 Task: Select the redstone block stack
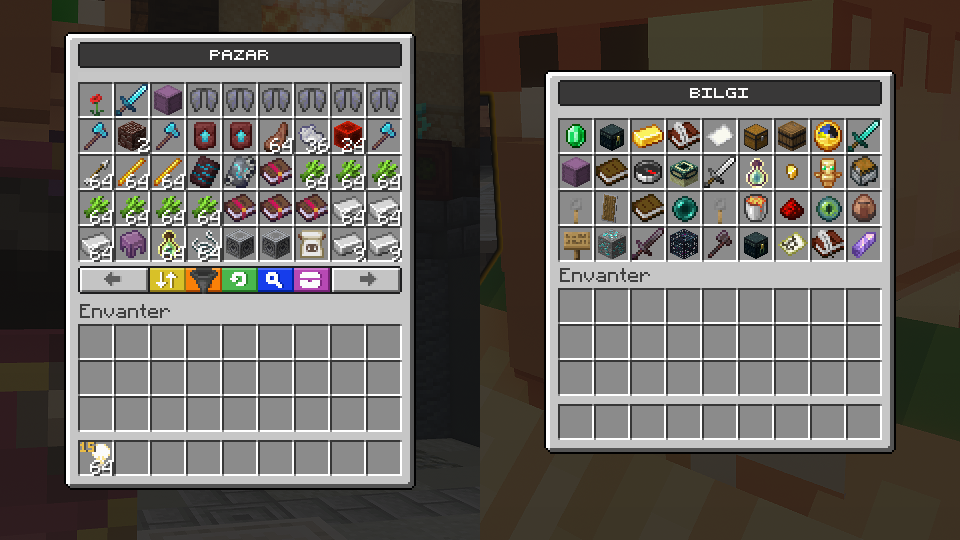tap(348, 137)
